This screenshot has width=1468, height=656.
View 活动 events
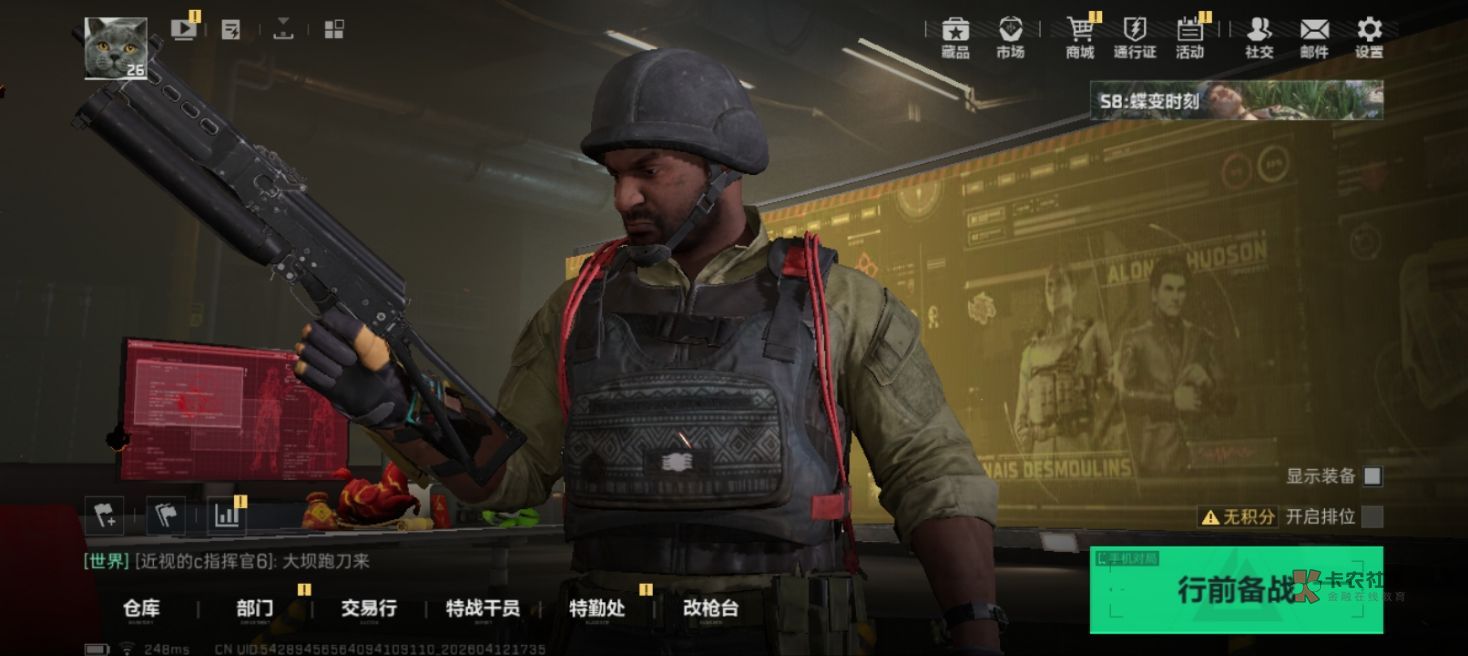pos(1190,38)
